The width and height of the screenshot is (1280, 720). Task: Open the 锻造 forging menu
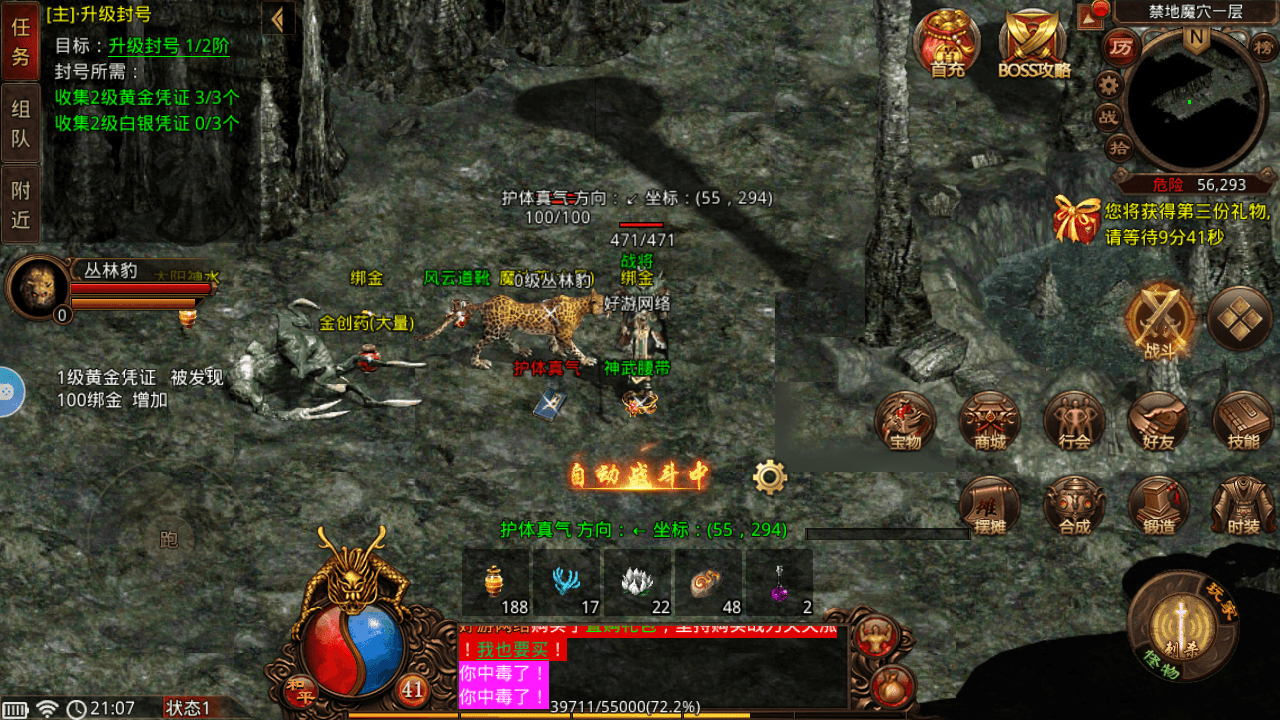(x=1158, y=506)
